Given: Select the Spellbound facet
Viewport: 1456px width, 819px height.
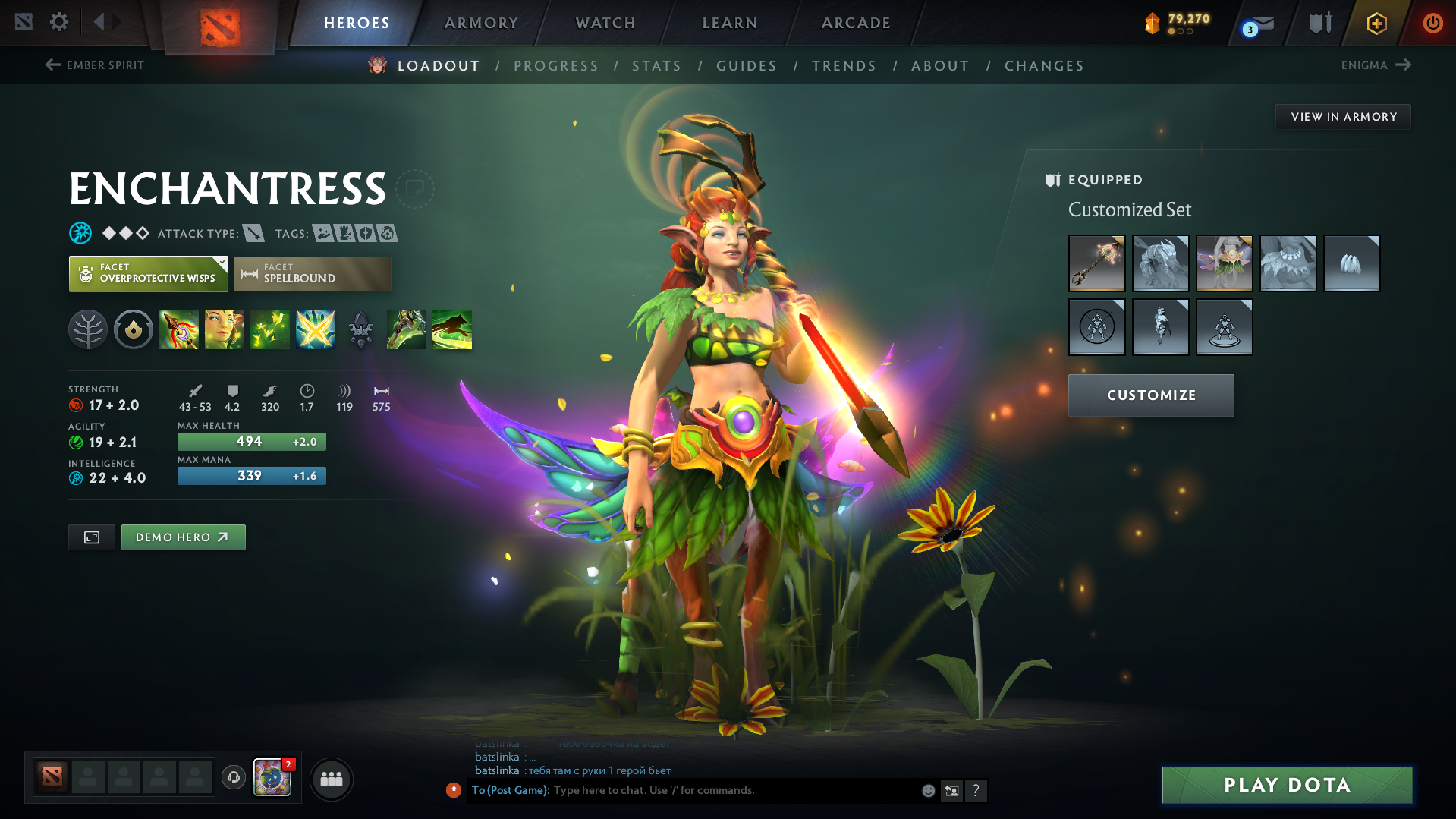Looking at the screenshot, I should click(312, 274).
